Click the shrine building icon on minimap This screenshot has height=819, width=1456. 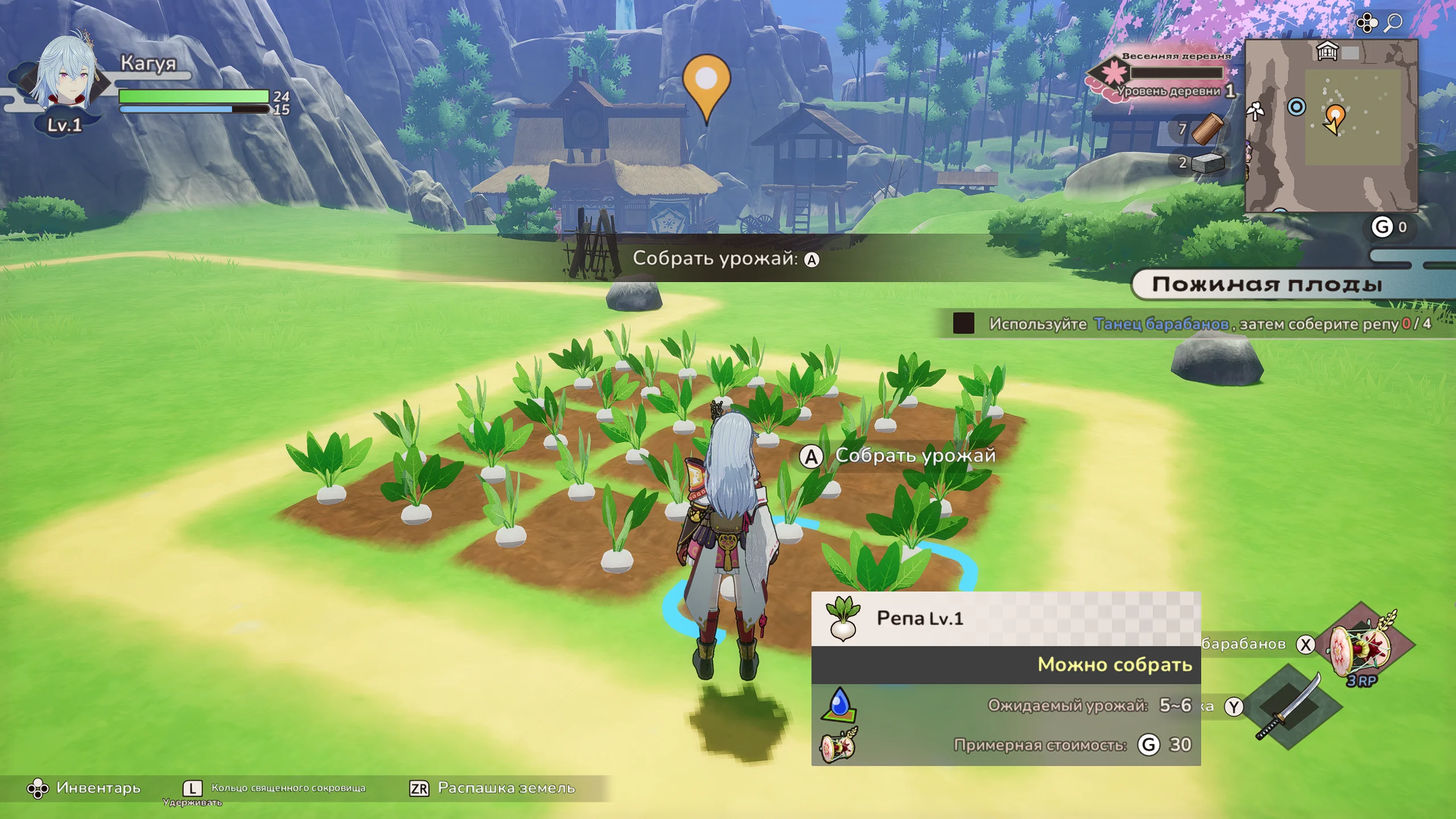click(x=1327, y=52)
